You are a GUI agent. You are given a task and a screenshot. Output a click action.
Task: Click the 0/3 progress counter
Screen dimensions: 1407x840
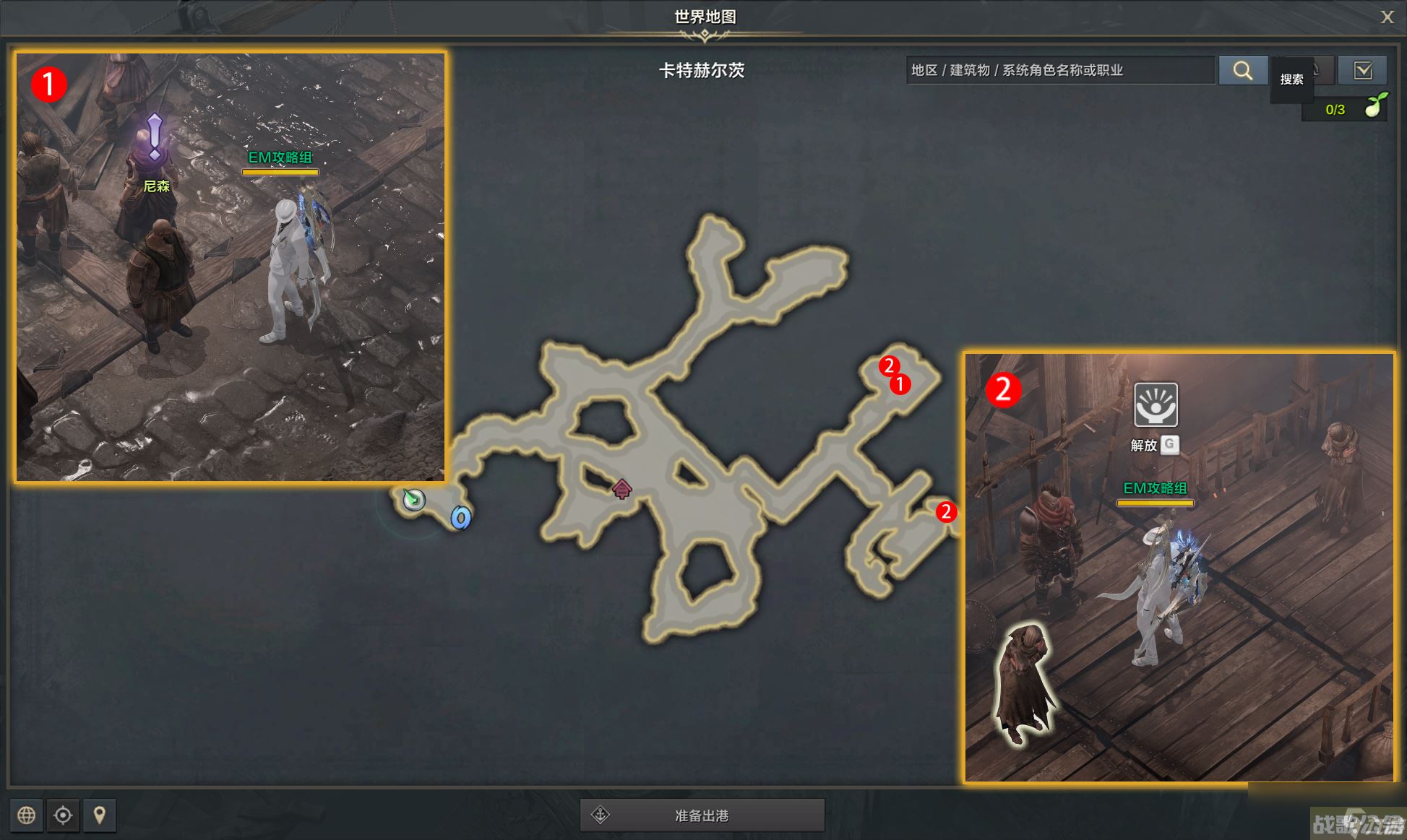point(1334,109)
